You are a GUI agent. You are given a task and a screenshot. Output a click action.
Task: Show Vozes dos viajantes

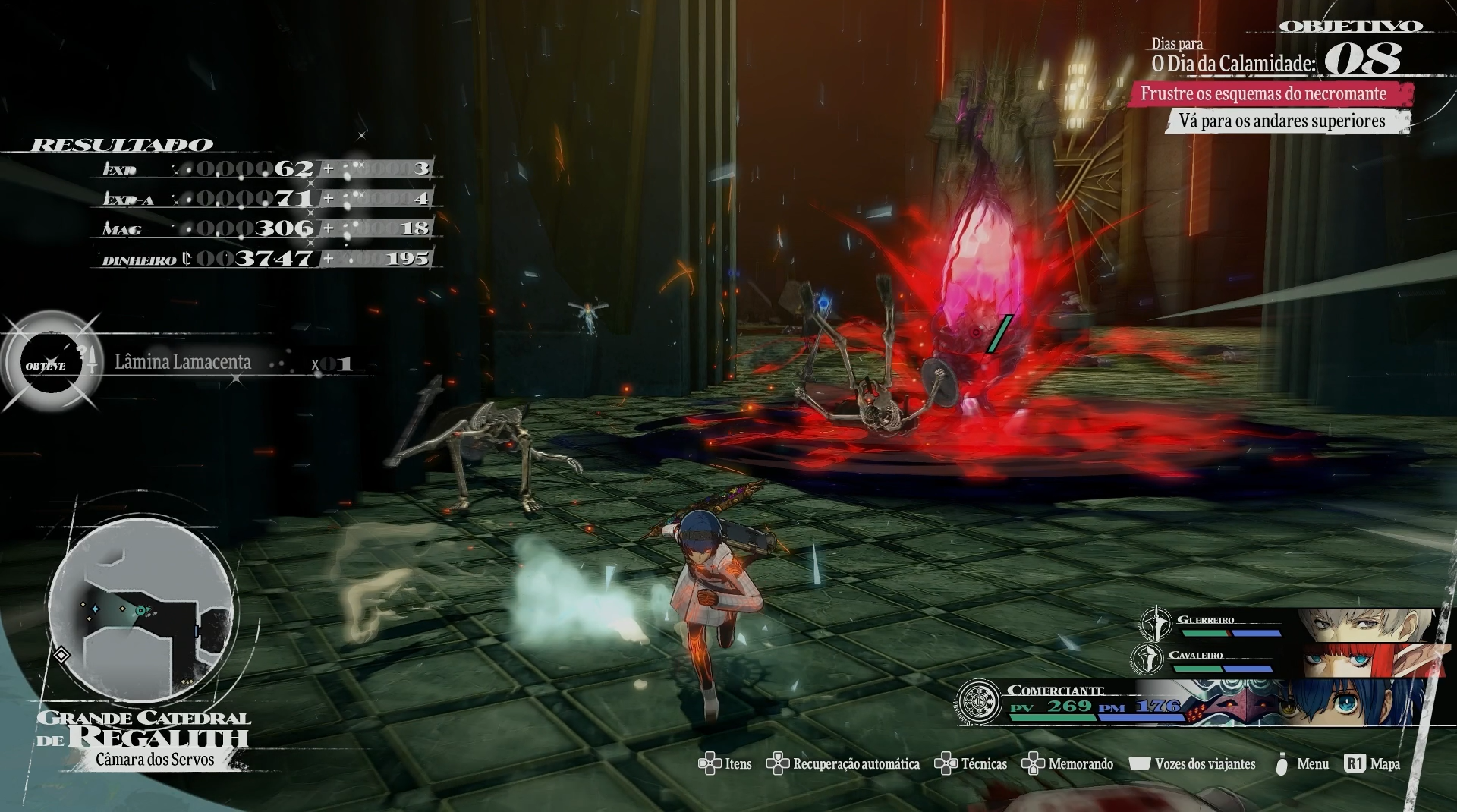click(x=1204, y=764)
